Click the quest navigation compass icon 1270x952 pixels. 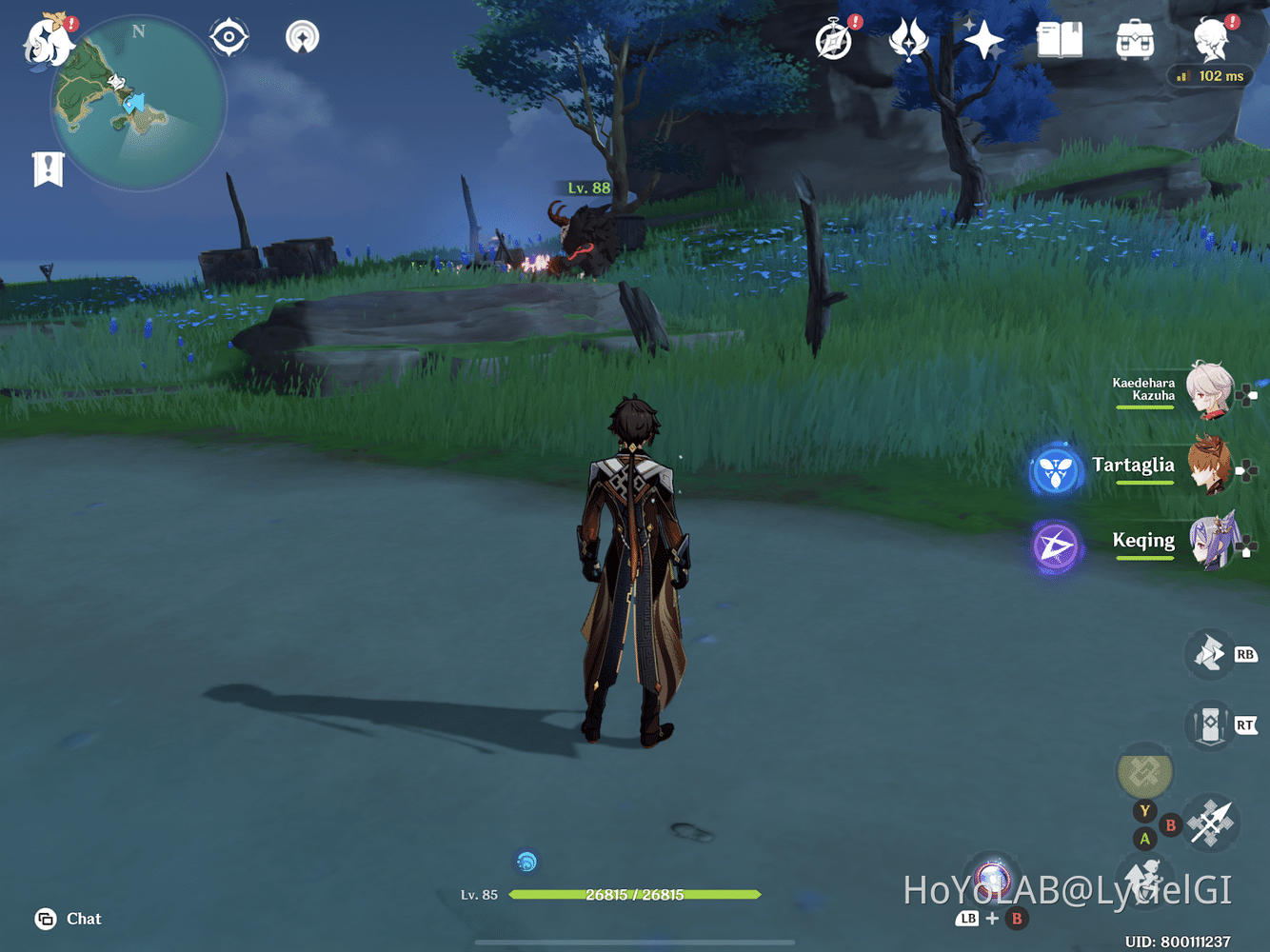click(x=228, y=37)
